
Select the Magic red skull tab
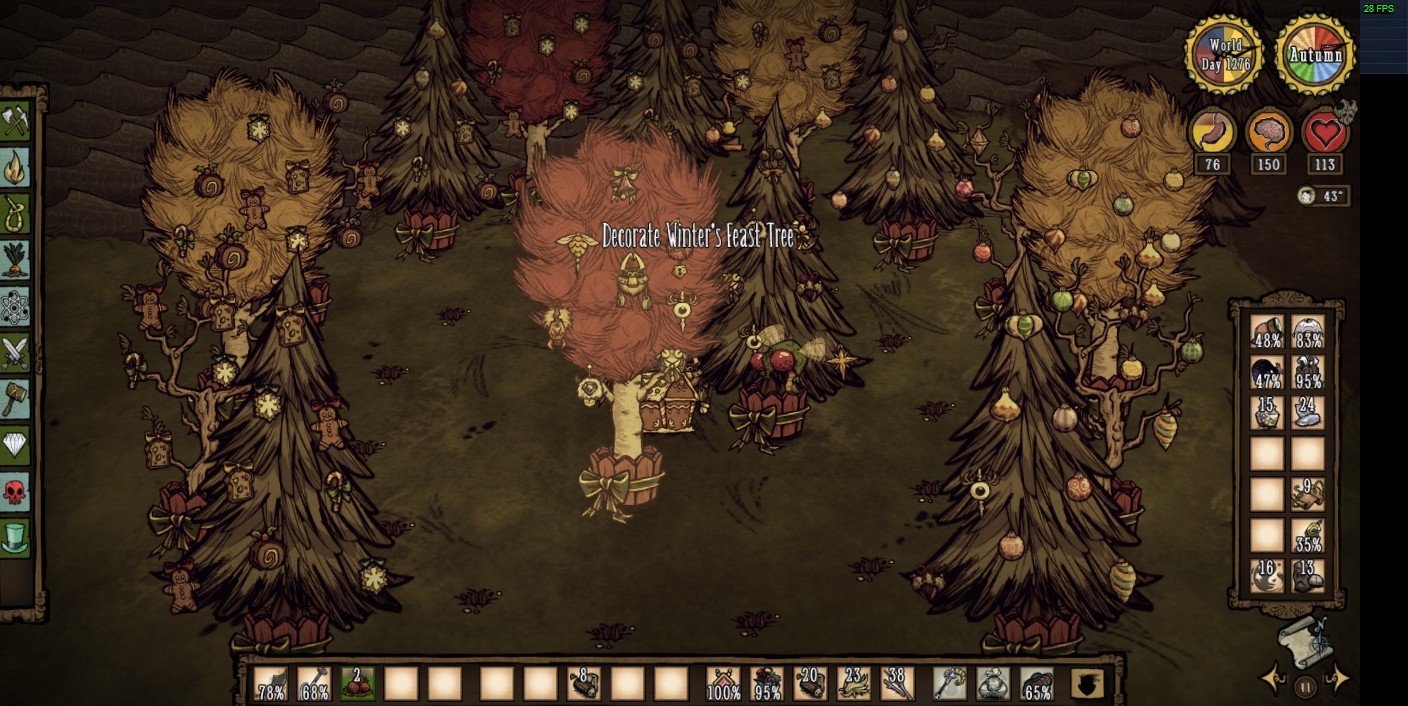(16, 492)
